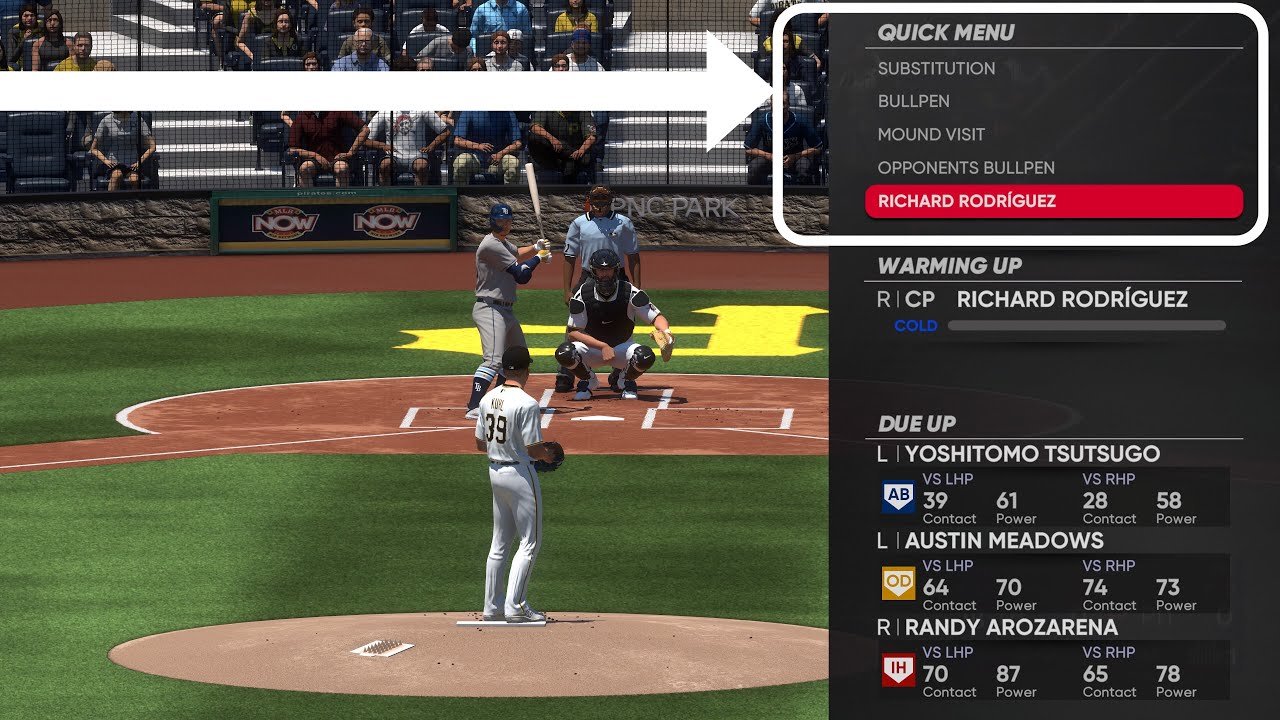Select Substitution in the Quick Menu
This screenshot has width=1280, height=720.
(x=936, y=68)
